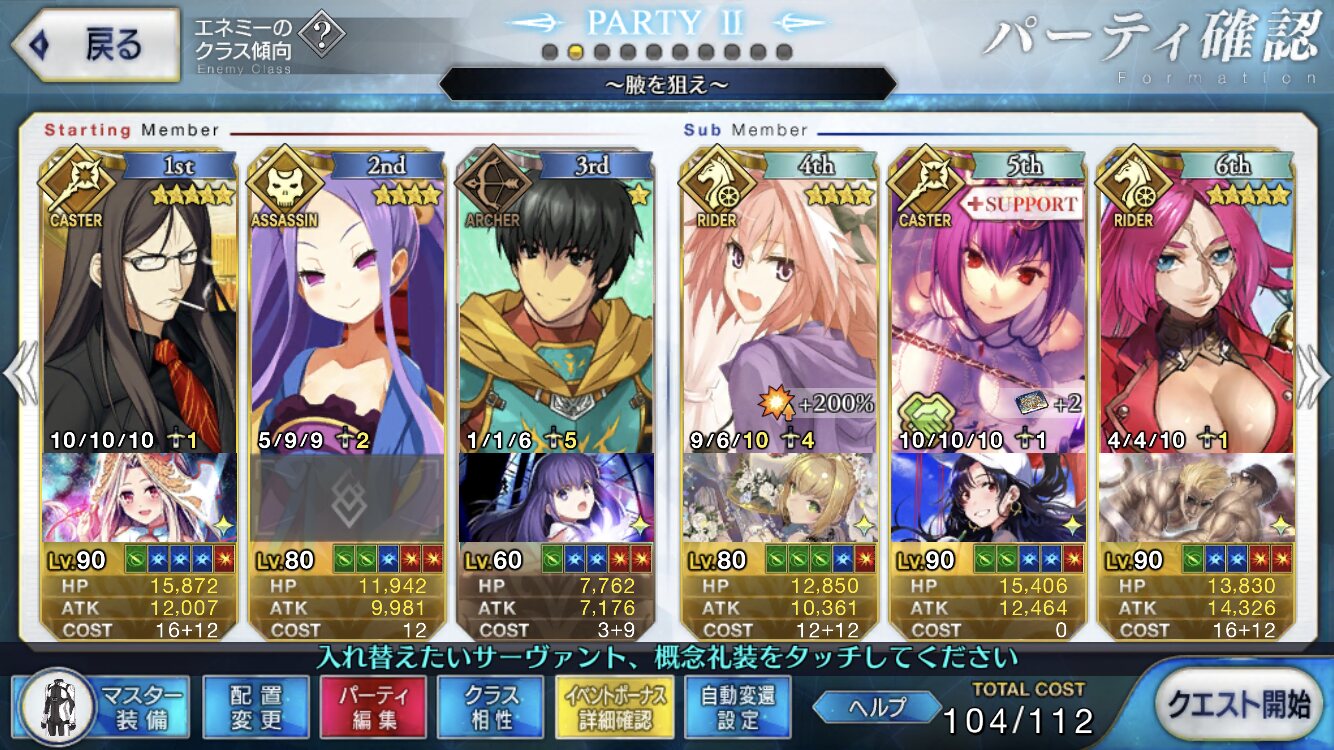Open パーティ編集 party edit

click(373, 705)
